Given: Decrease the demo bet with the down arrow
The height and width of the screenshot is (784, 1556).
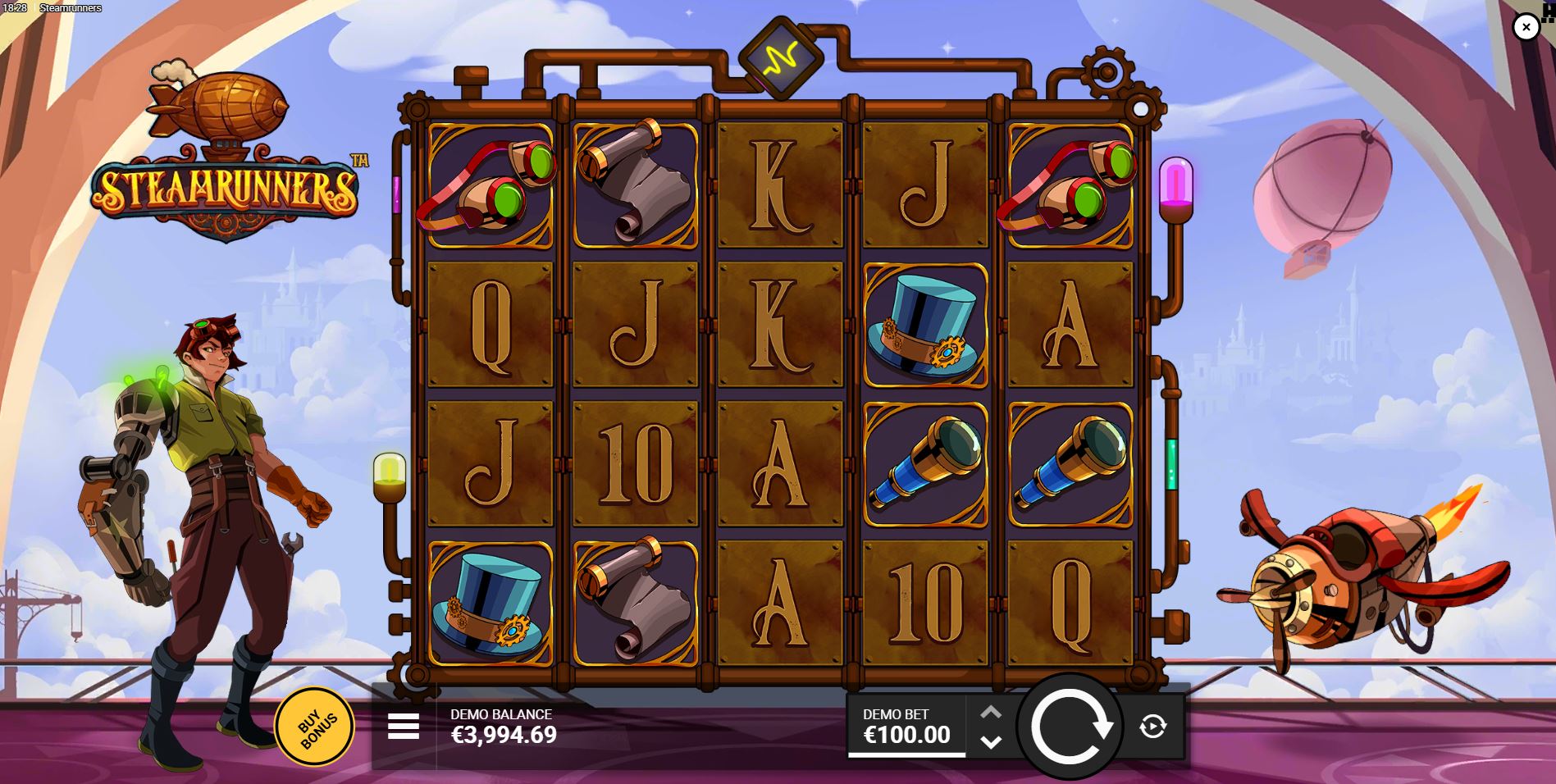Looking at the screenshot, I should [x=991, y=743].
